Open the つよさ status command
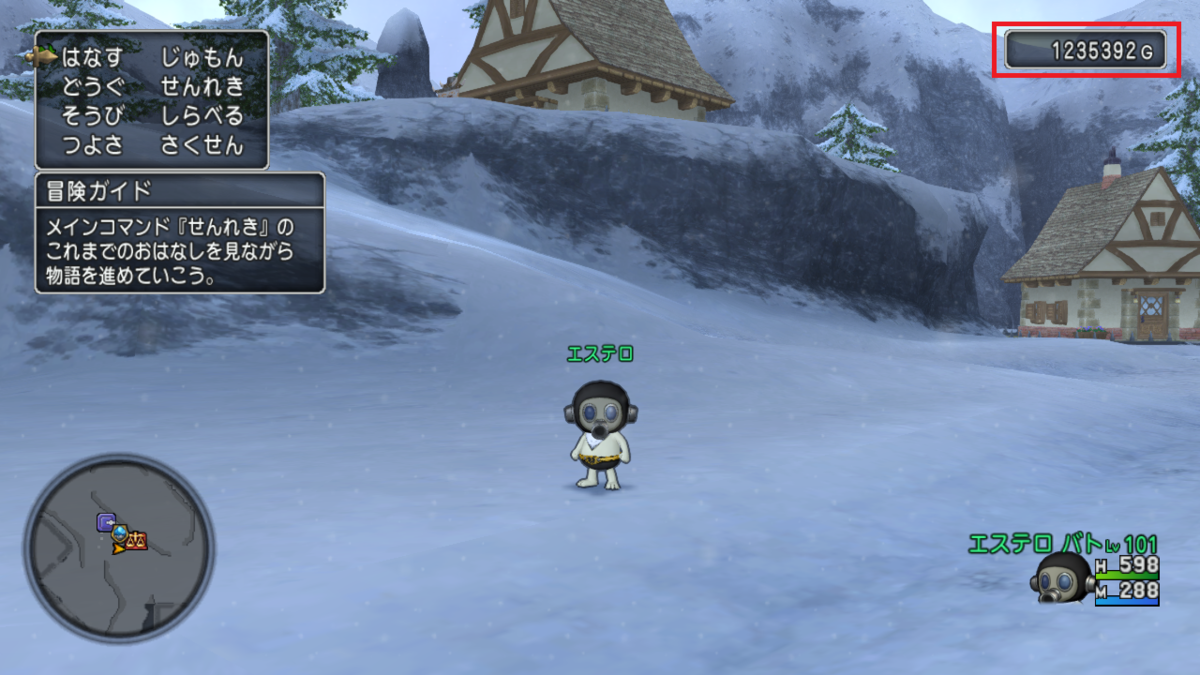Image resolution: width=1200 pixels, height=675 pixels. [x=92, y=145]
